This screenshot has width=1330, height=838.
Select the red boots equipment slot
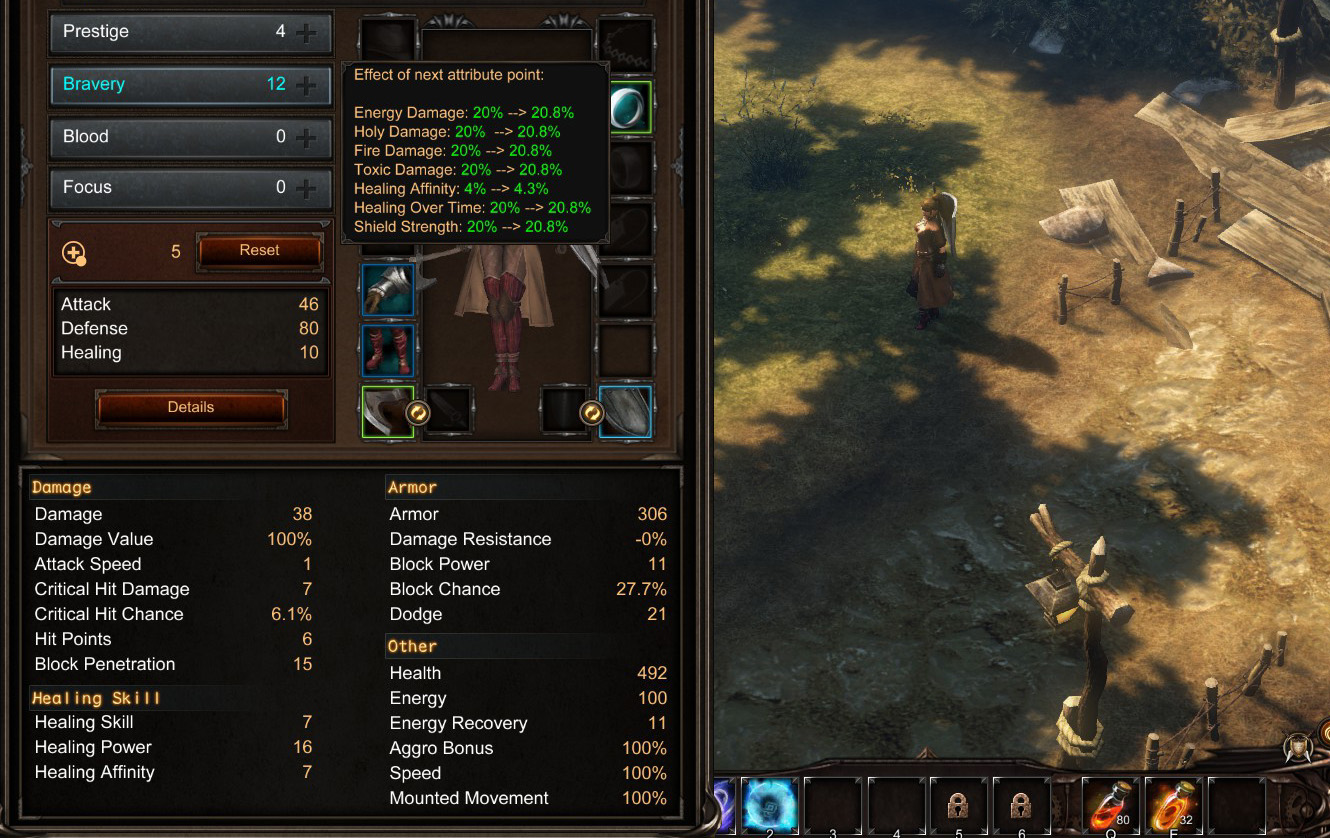click(387, 350)
